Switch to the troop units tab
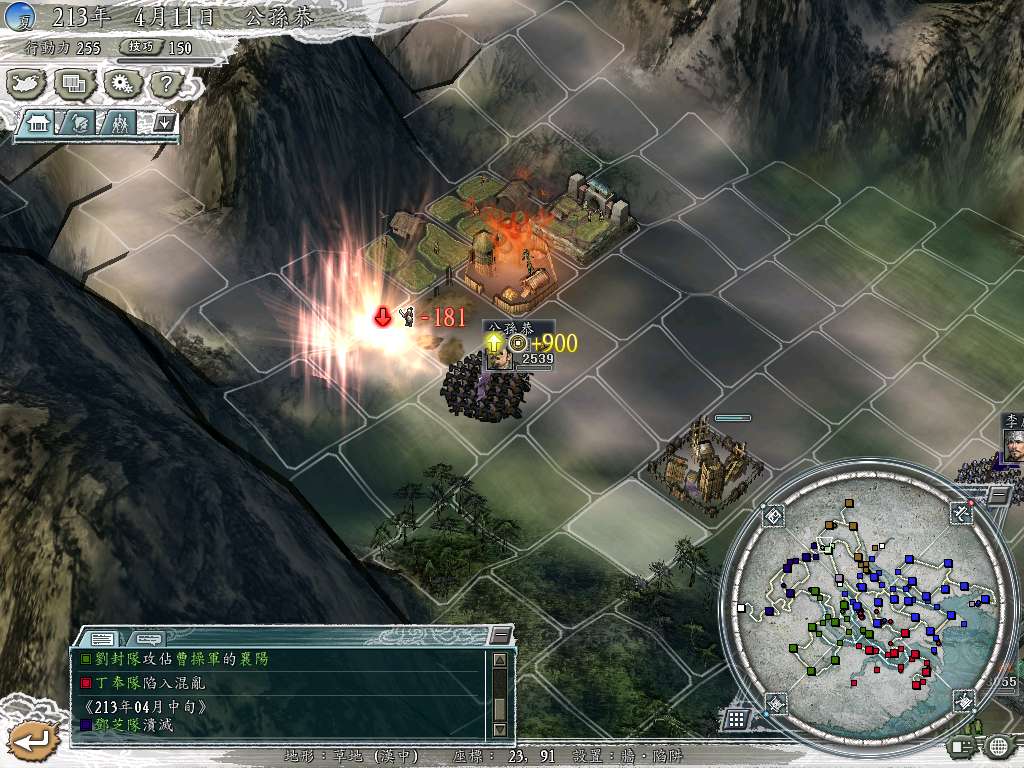The image size is (1024, 768). coord(119,123)
